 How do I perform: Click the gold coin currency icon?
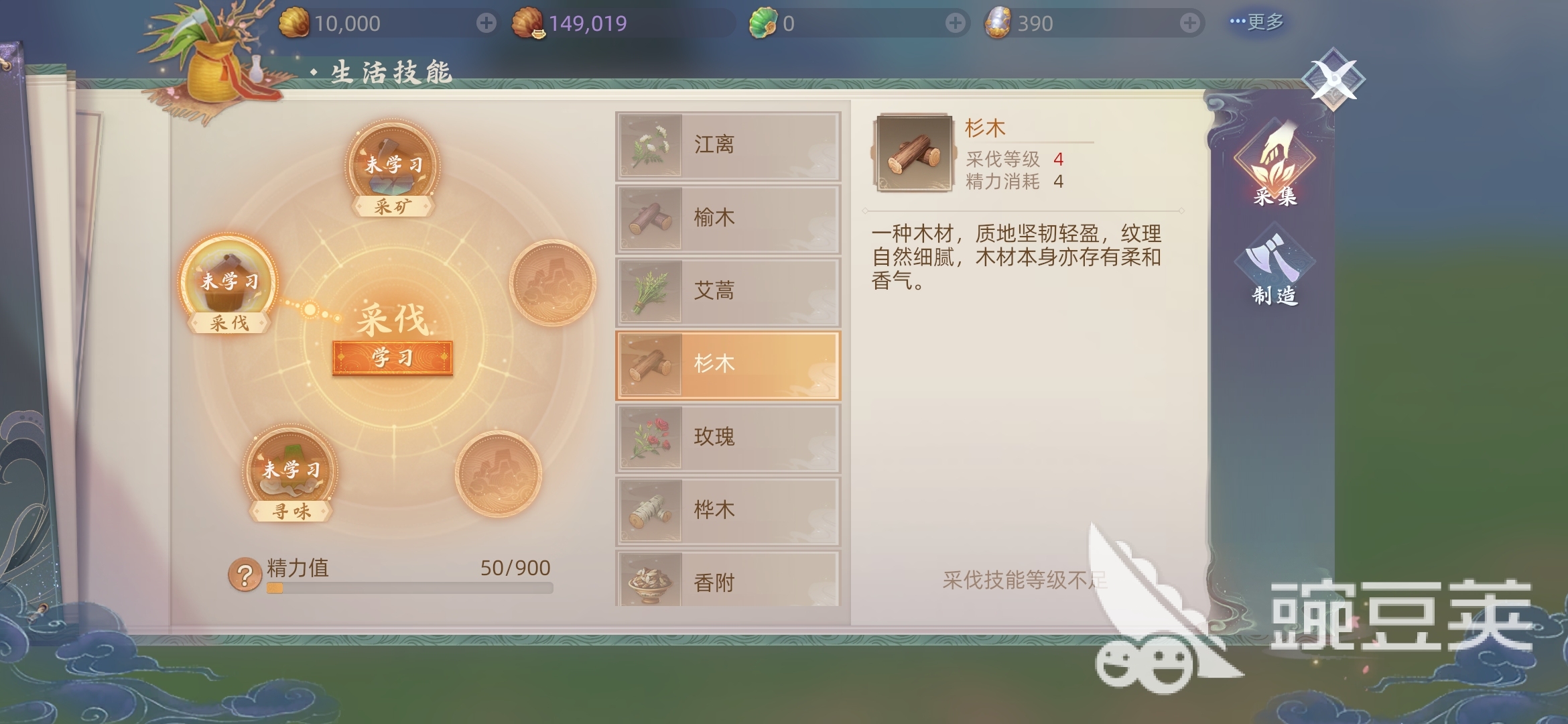point(295,21)
